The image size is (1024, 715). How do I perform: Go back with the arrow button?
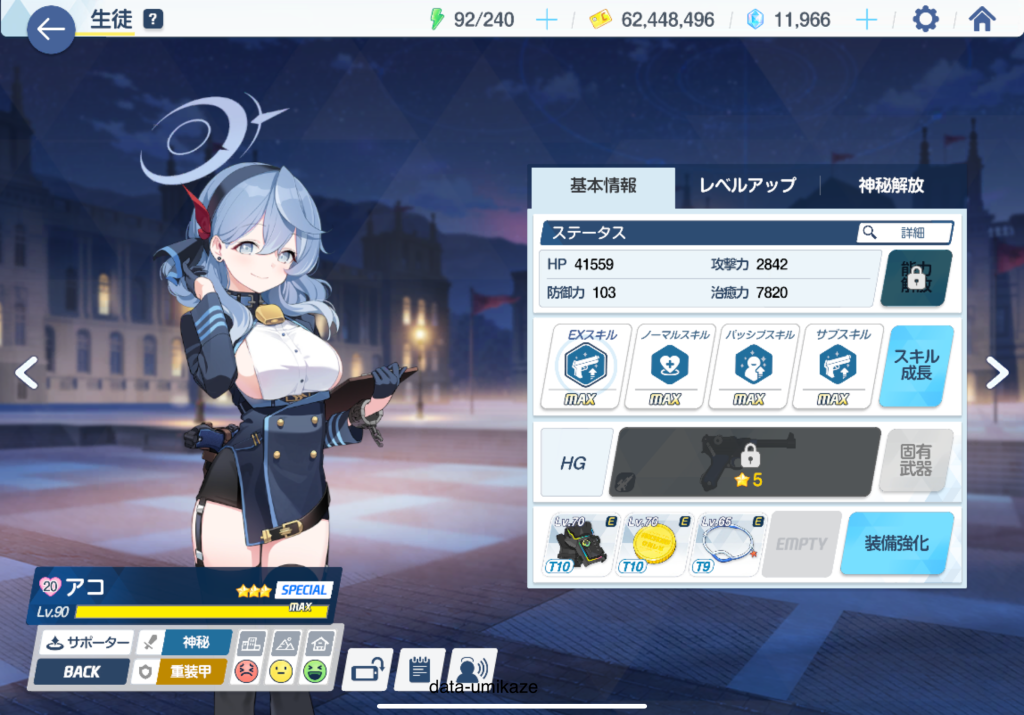(x=50, y=29)
